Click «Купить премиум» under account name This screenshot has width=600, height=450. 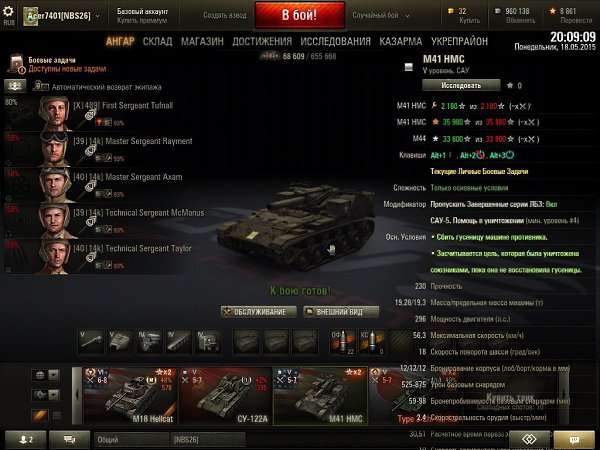pos(141,19)
